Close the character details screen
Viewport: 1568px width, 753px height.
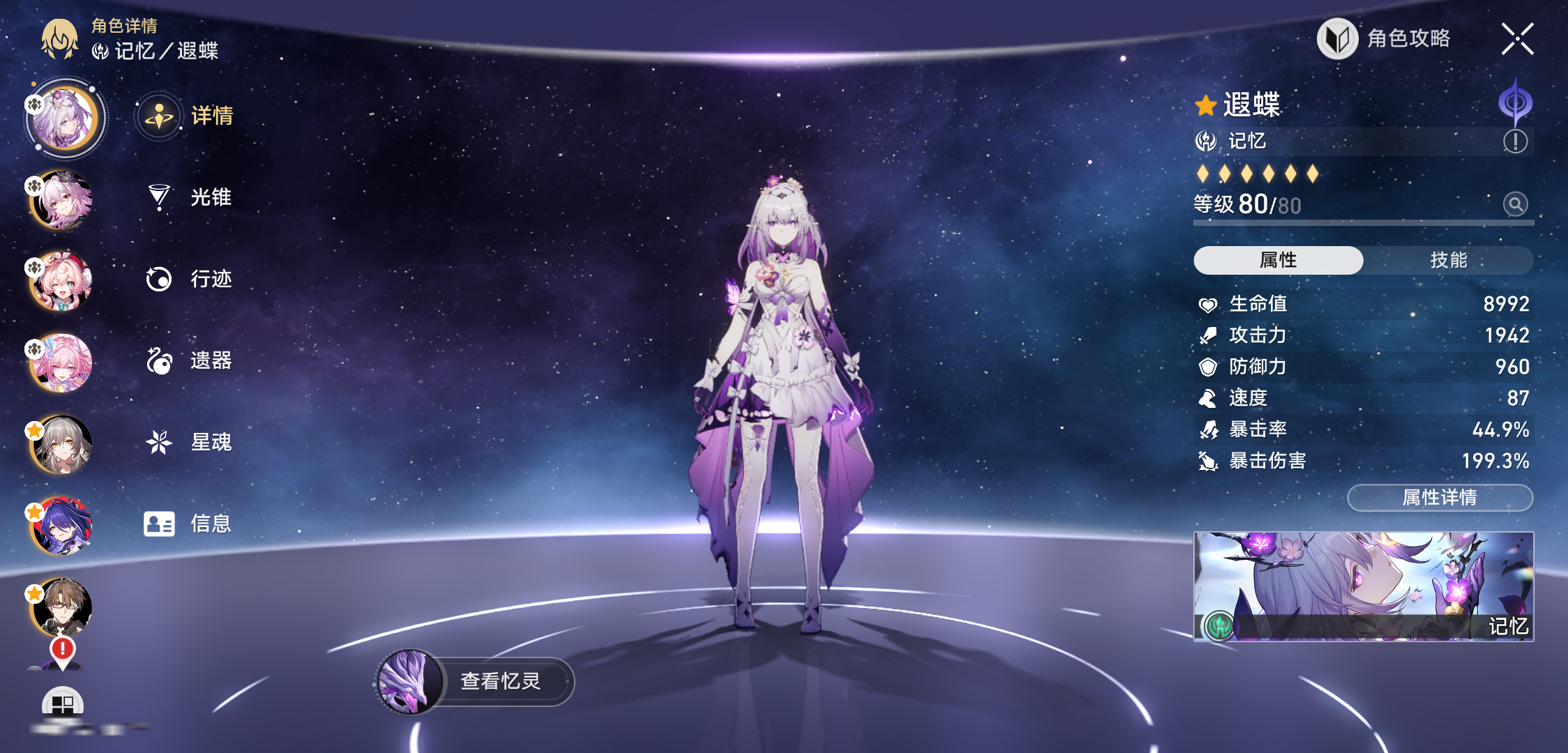pos(1517,39)
